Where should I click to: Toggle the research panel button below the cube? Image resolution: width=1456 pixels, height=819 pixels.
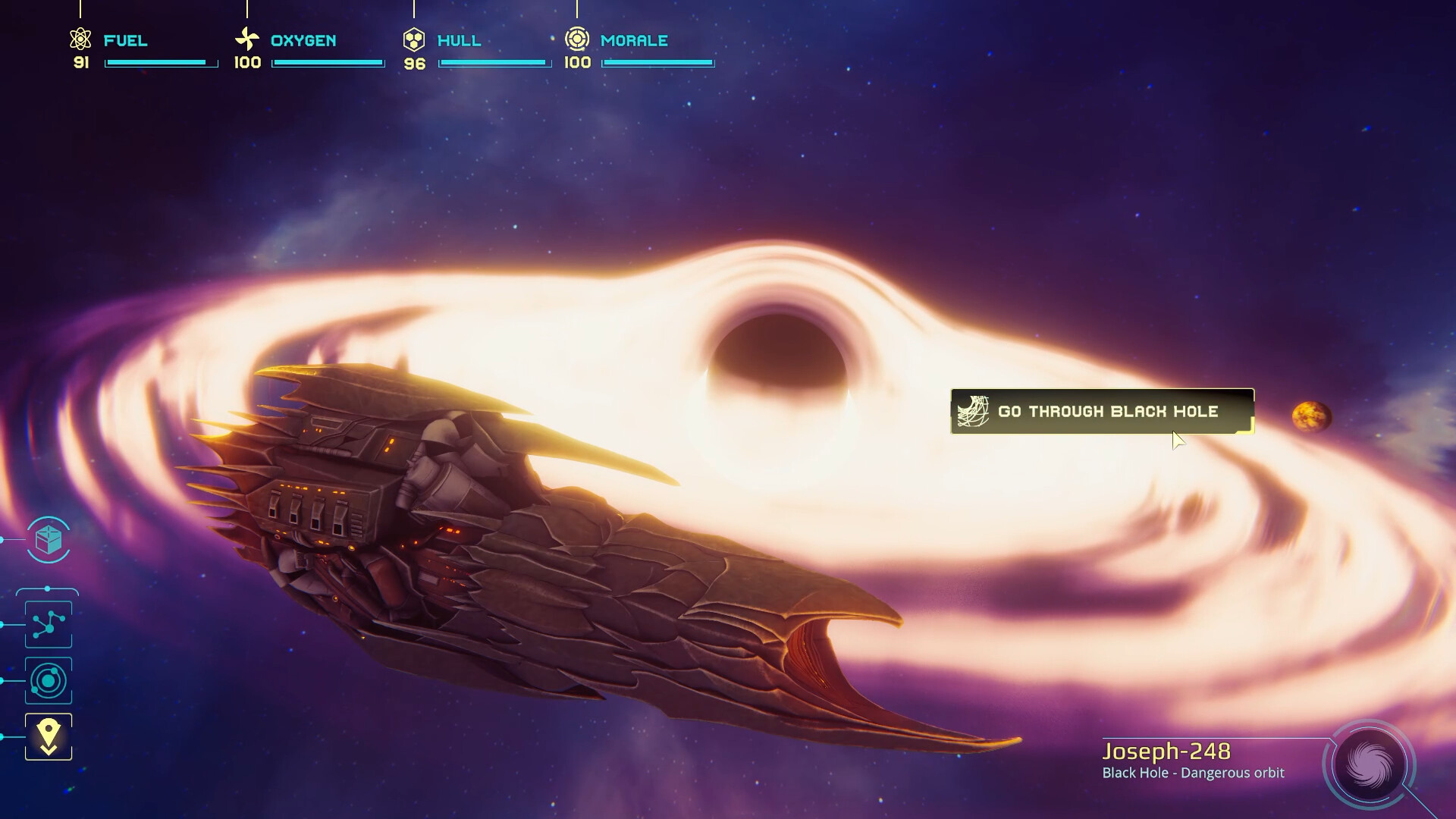(x=48, y=624)
